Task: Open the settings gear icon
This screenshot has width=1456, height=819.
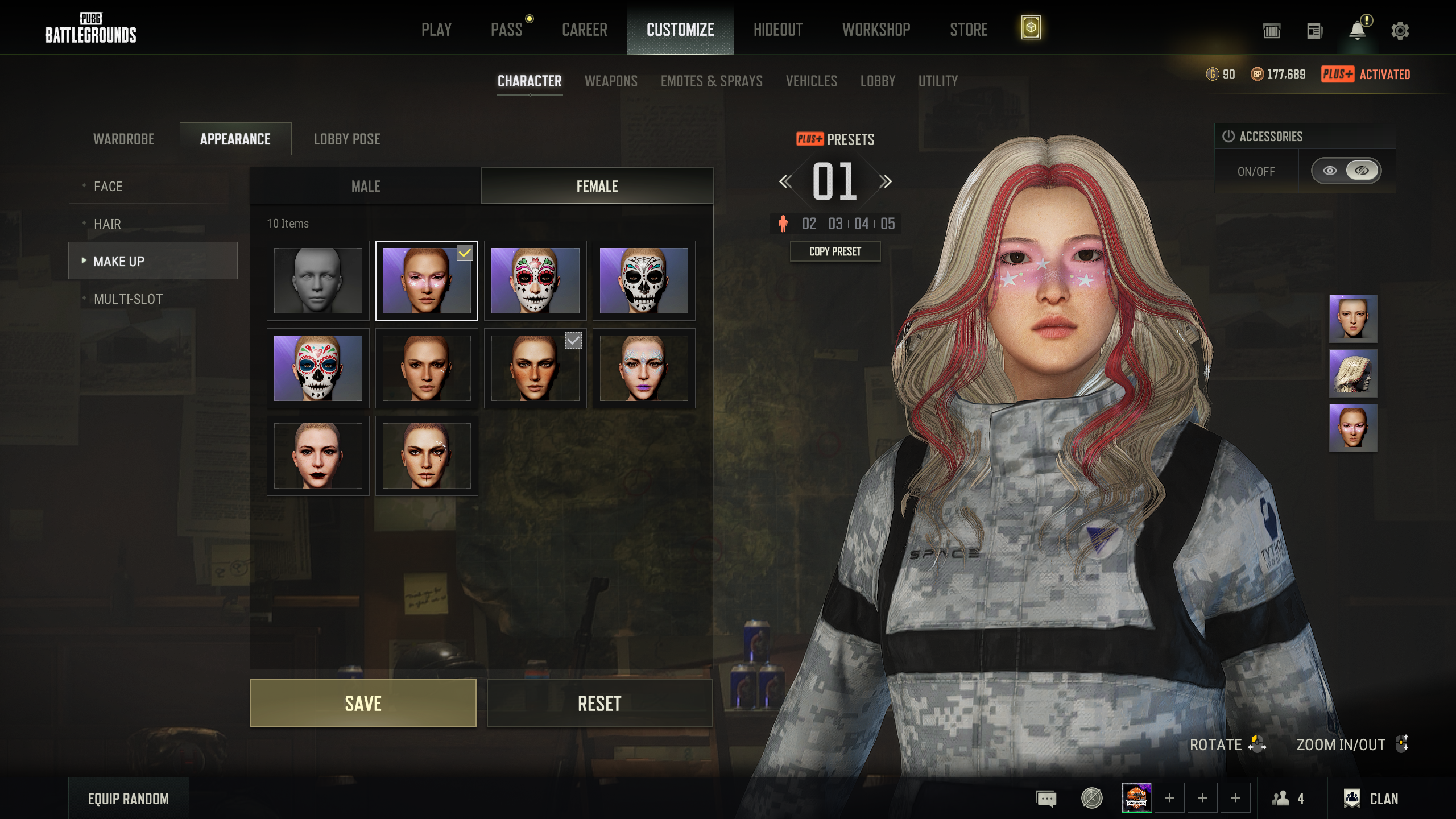Action: coord(1400,31)
